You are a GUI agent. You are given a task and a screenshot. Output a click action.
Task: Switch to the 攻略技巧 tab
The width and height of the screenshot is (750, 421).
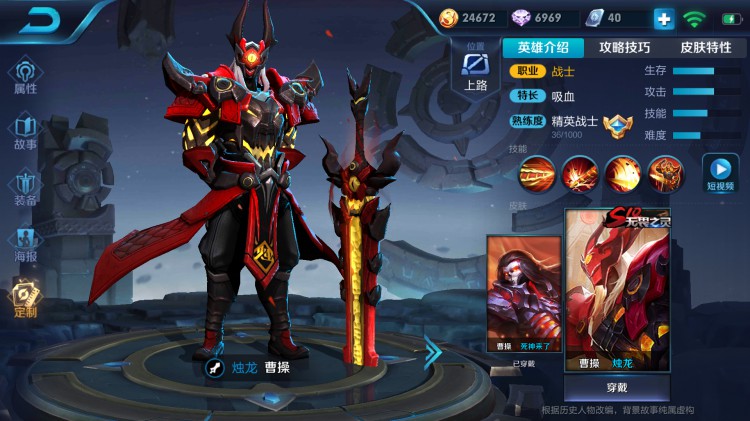624,47
